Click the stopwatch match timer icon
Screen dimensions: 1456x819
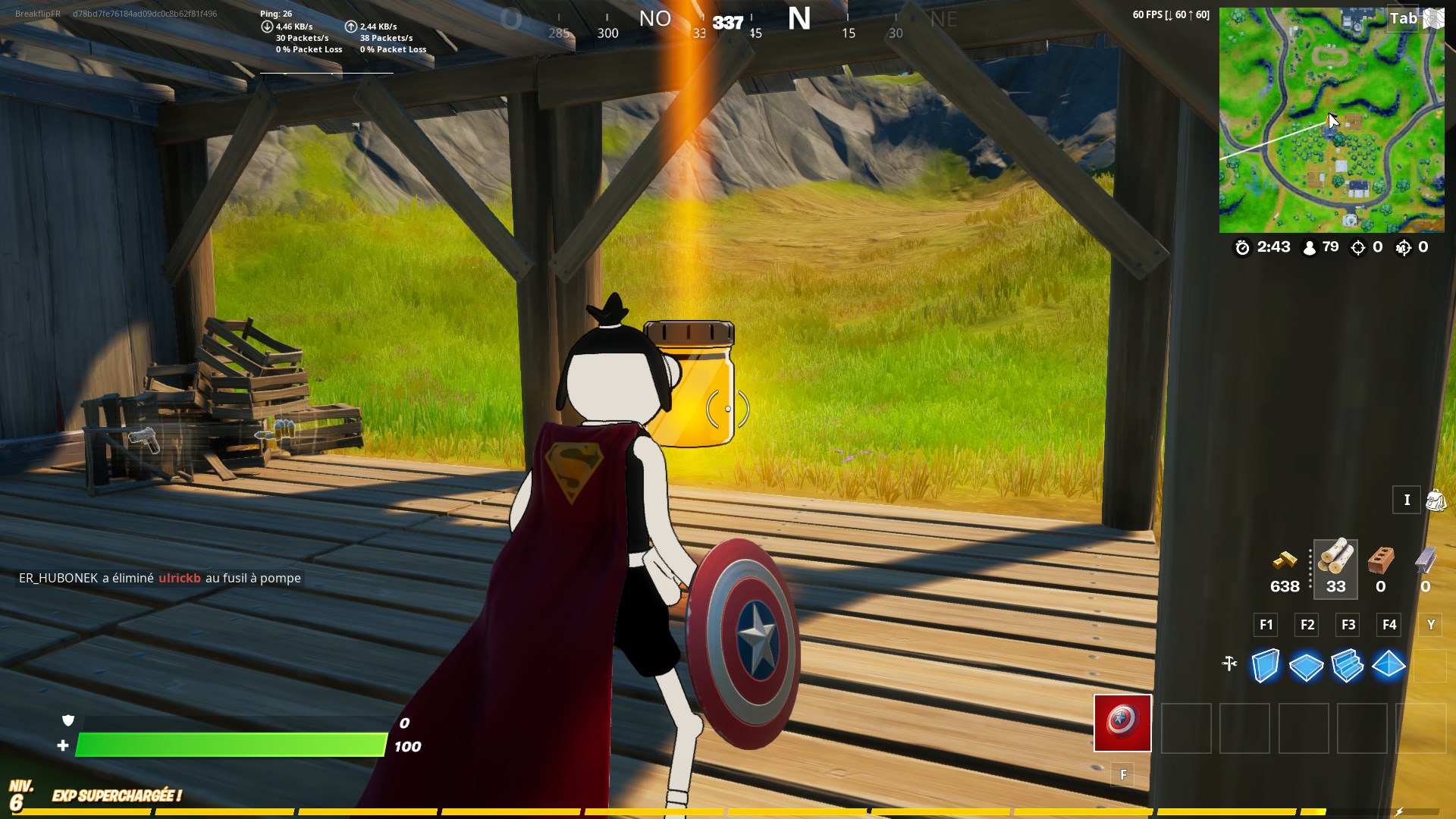tap(1242, 246)
